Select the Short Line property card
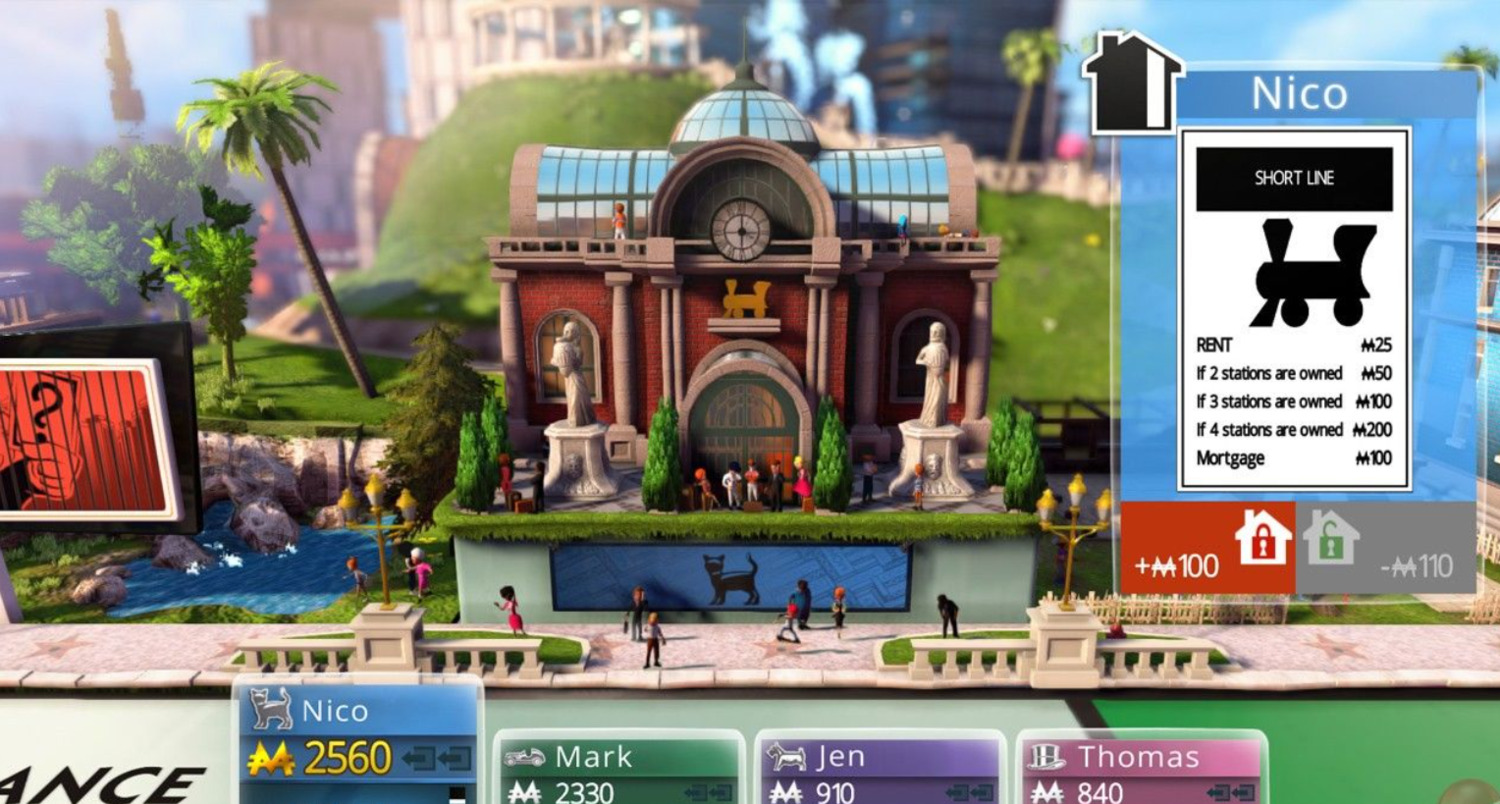This screenshot has height=804, width=1500. tap(1294, 308)
